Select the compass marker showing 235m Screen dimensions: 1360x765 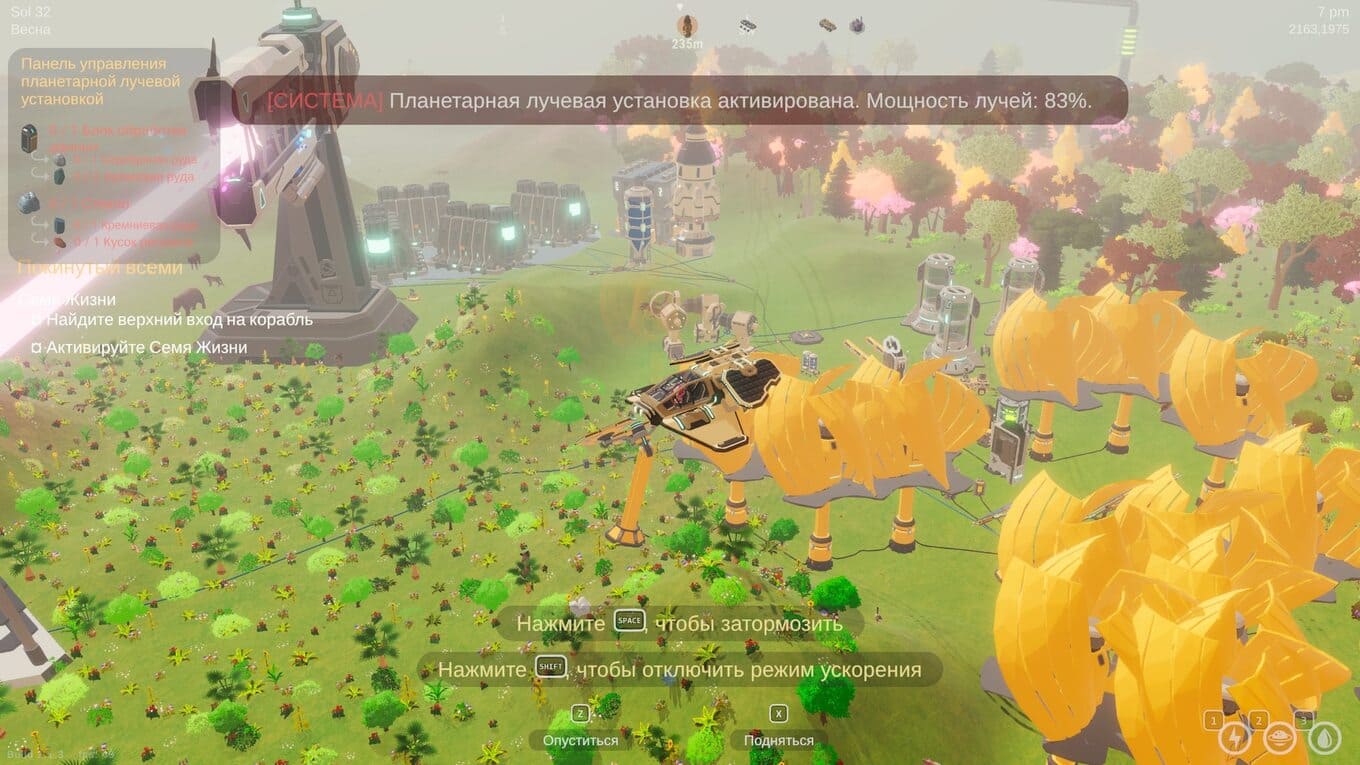tap(687, 27)
